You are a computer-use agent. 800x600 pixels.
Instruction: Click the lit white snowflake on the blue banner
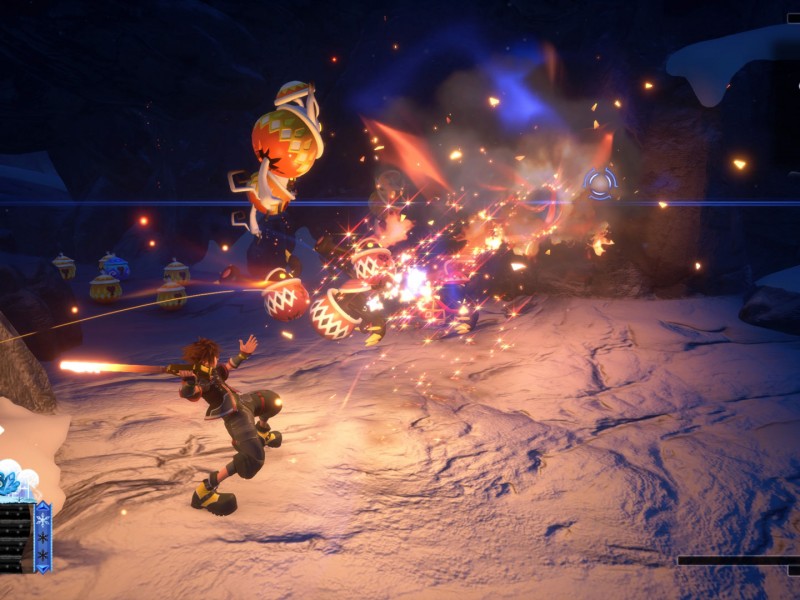click(x=42, y=521)
